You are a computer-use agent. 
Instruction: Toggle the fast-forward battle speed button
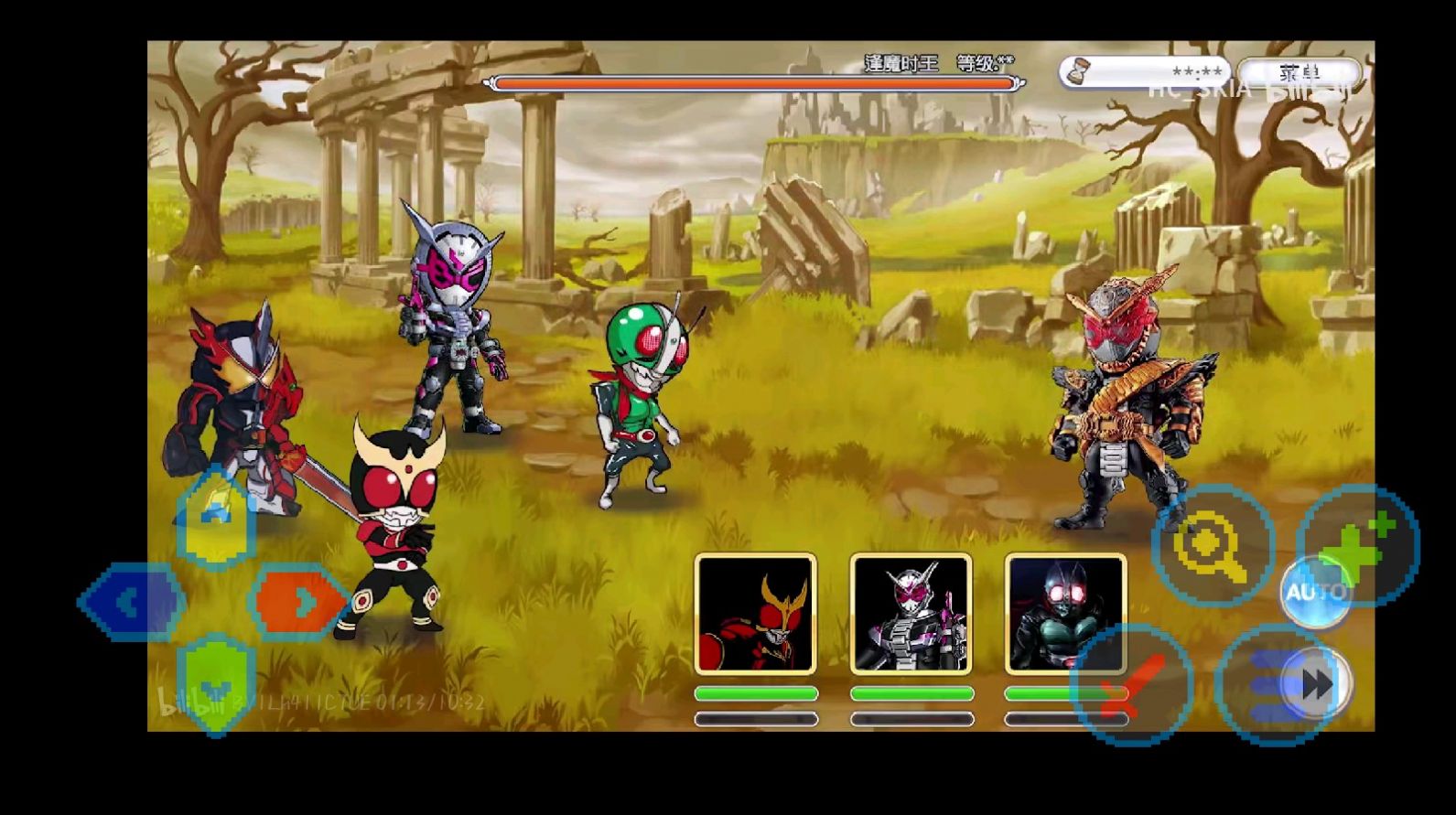(1315, 684)
